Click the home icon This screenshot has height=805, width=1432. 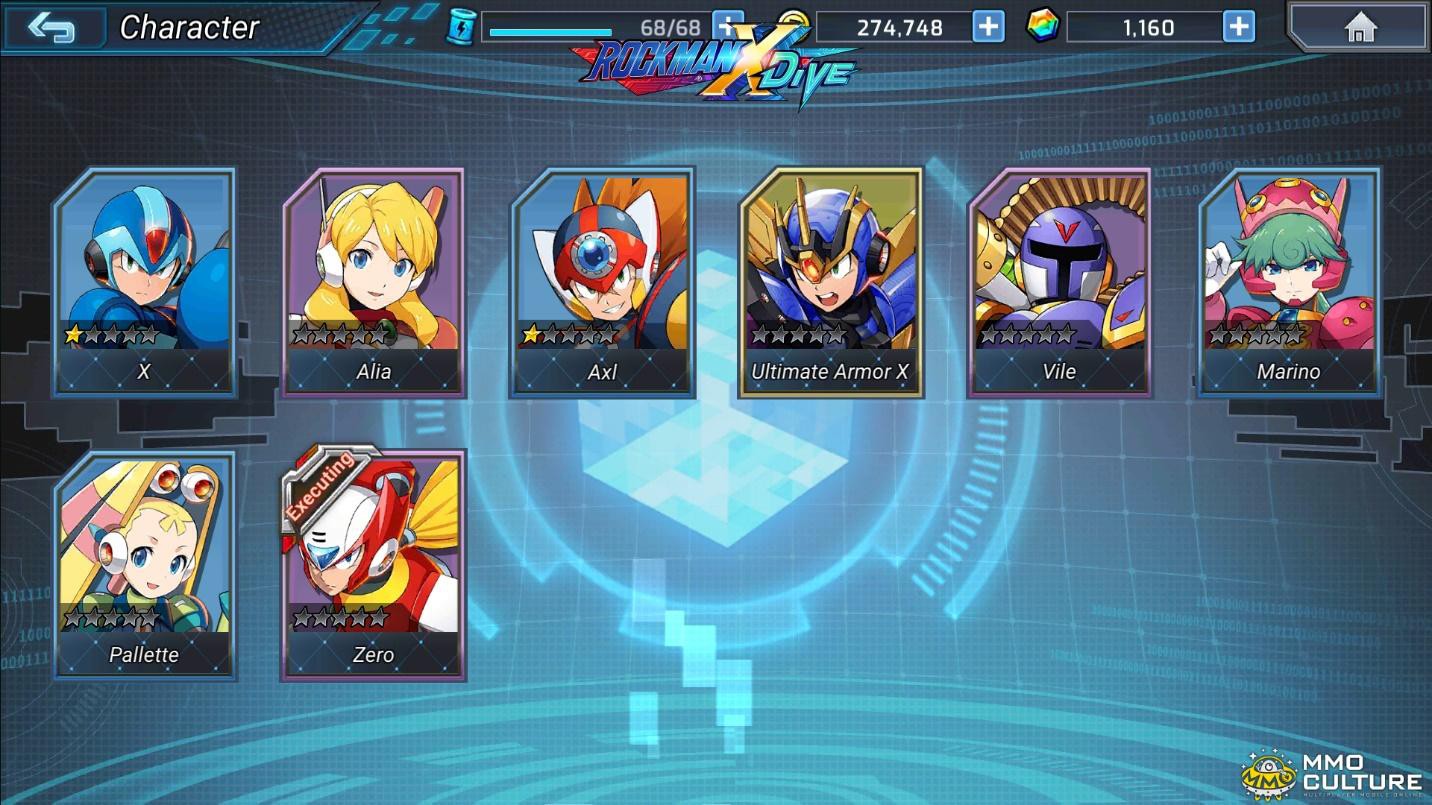[1363, 24]
